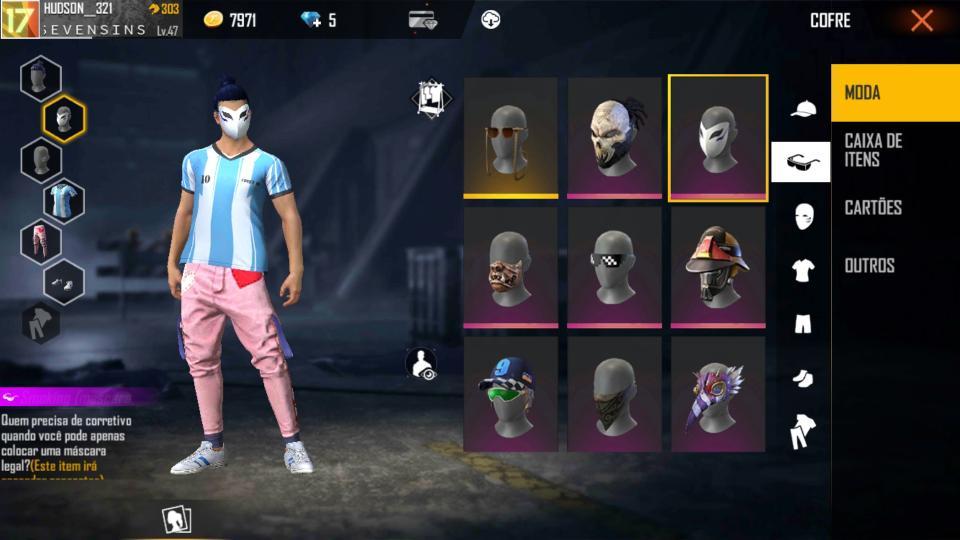This screenshot has height=540, width=960.
Task: Select the samurai helmet item
Action: (x=718, y=267)
